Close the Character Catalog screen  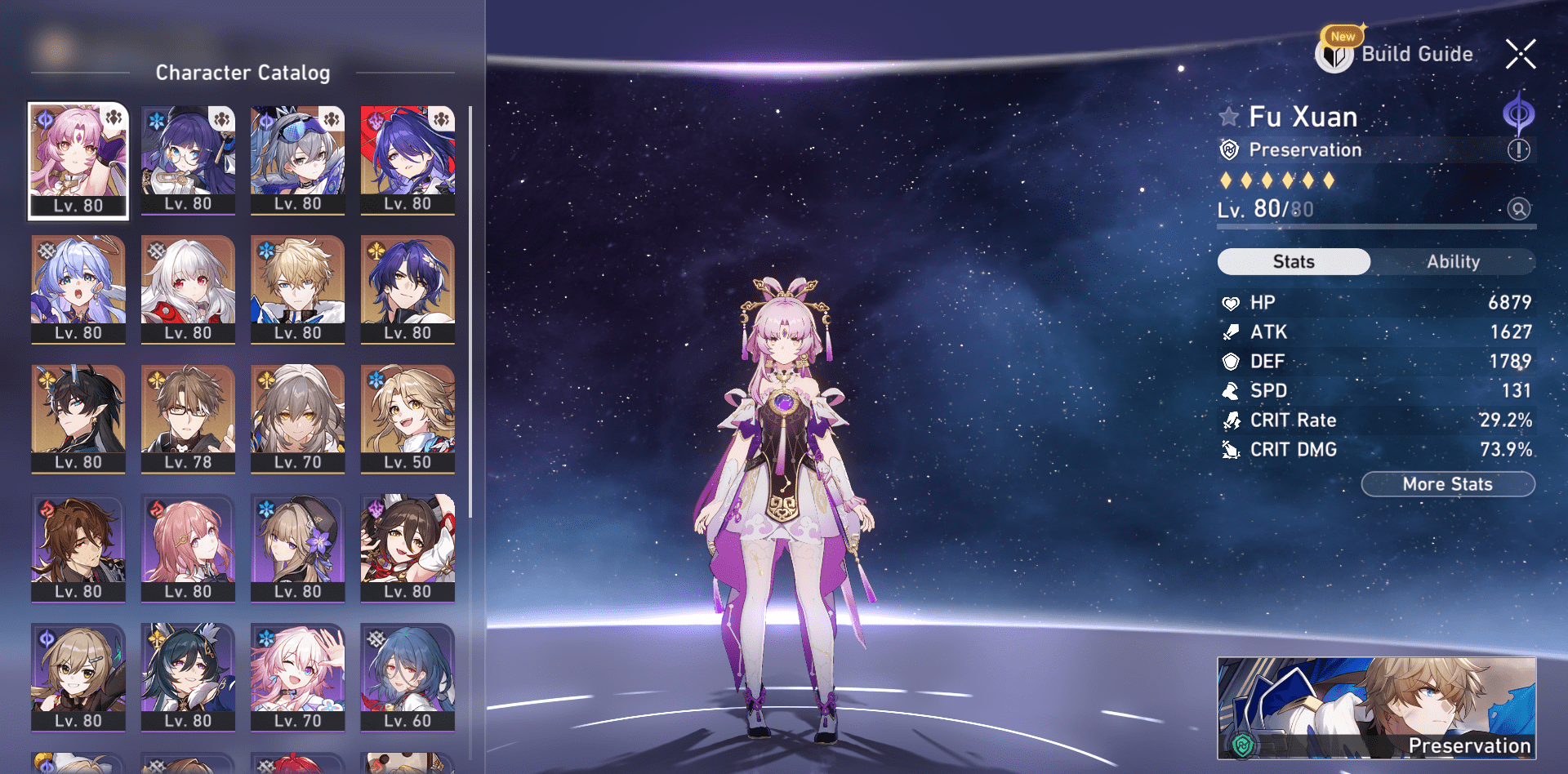point(1521,55)
